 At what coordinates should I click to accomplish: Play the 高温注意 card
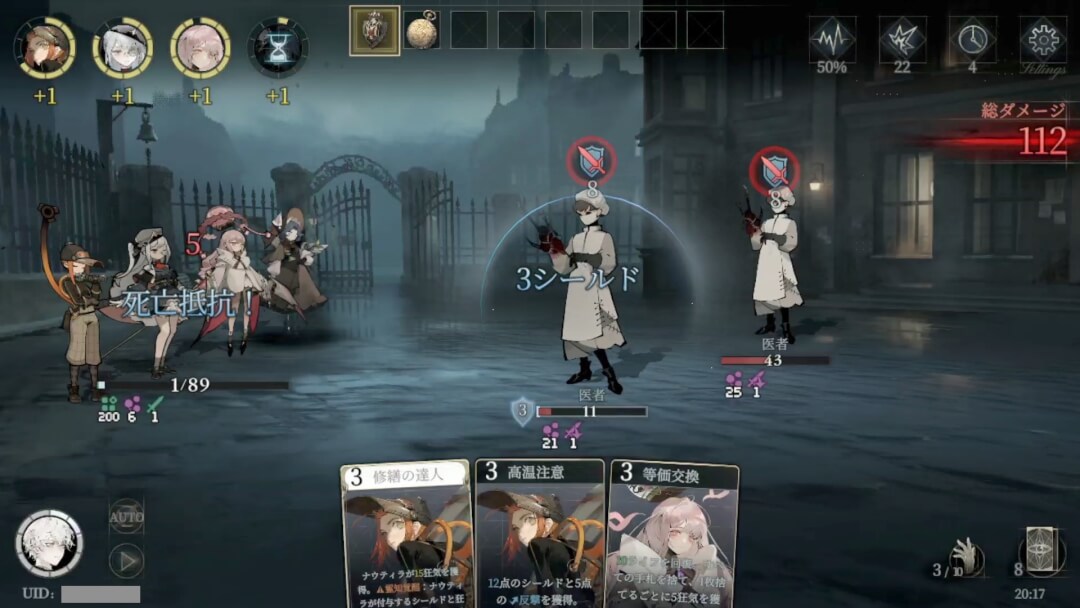coord(540,535)
